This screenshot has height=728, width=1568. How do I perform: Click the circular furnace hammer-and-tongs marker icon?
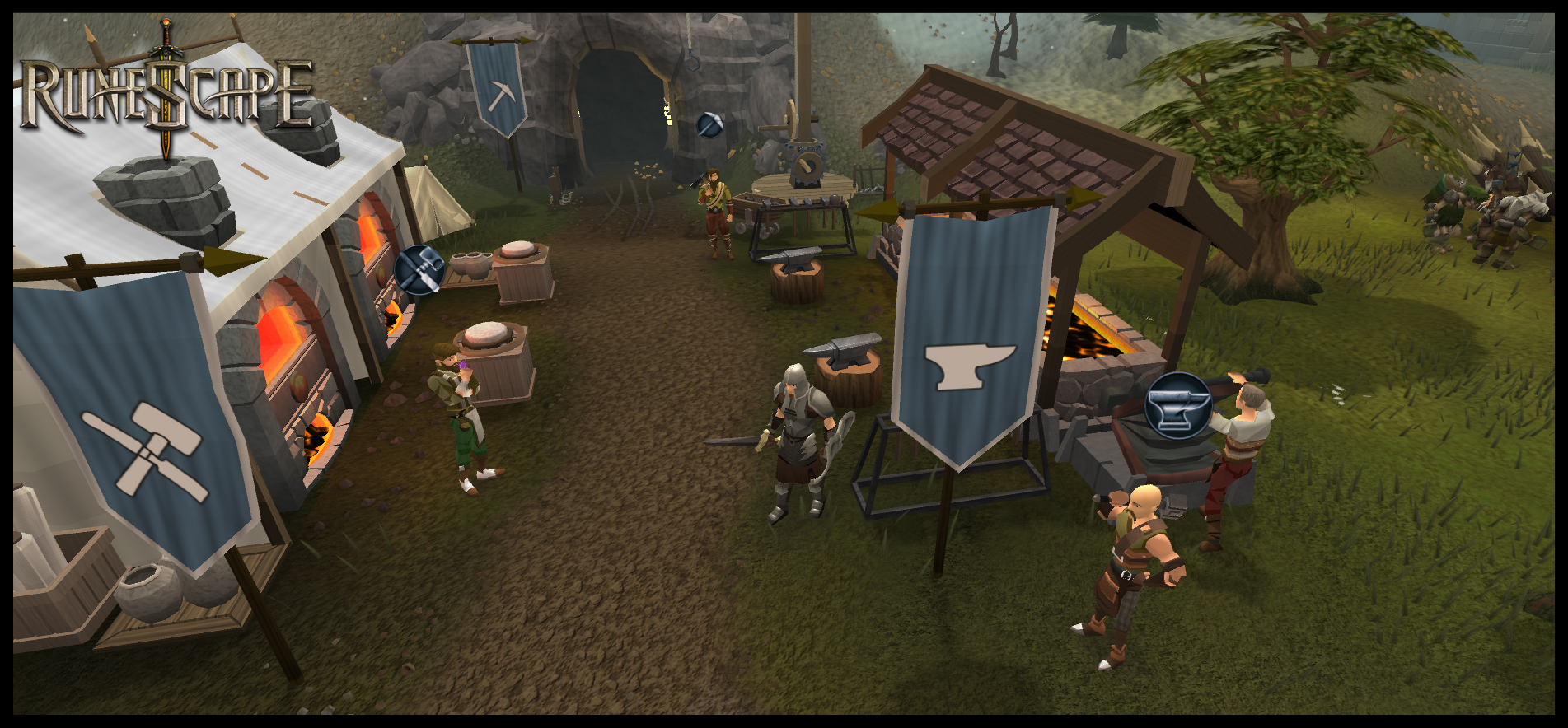coord(419,269)
